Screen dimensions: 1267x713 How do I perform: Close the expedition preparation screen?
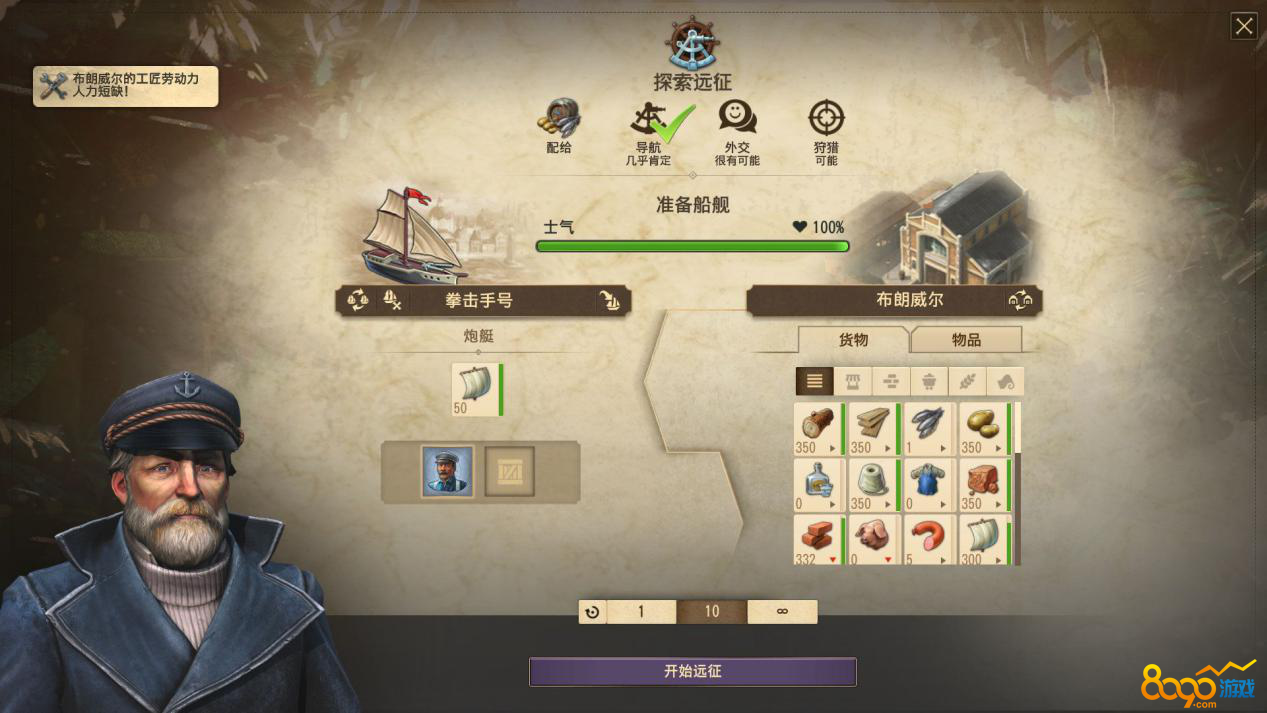coord(1244,26)
